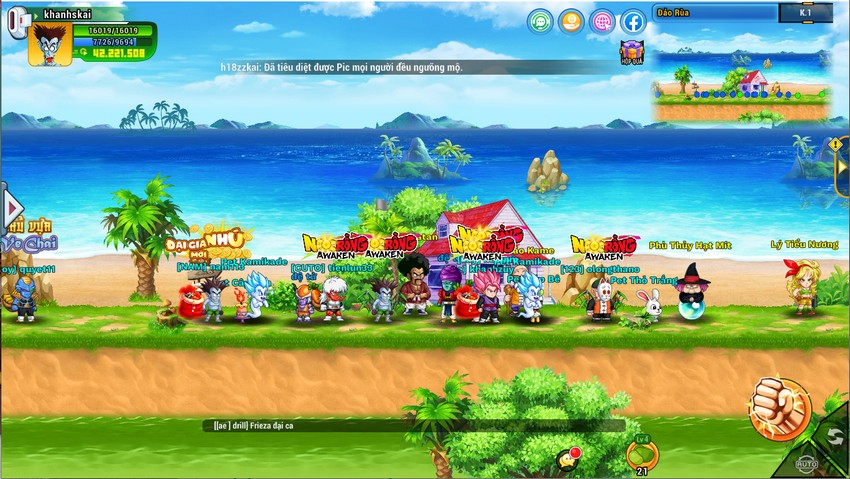Open the orange coin top-up icon
The image size is (850, 479).
pyautogui.click(x=571, y=21)
